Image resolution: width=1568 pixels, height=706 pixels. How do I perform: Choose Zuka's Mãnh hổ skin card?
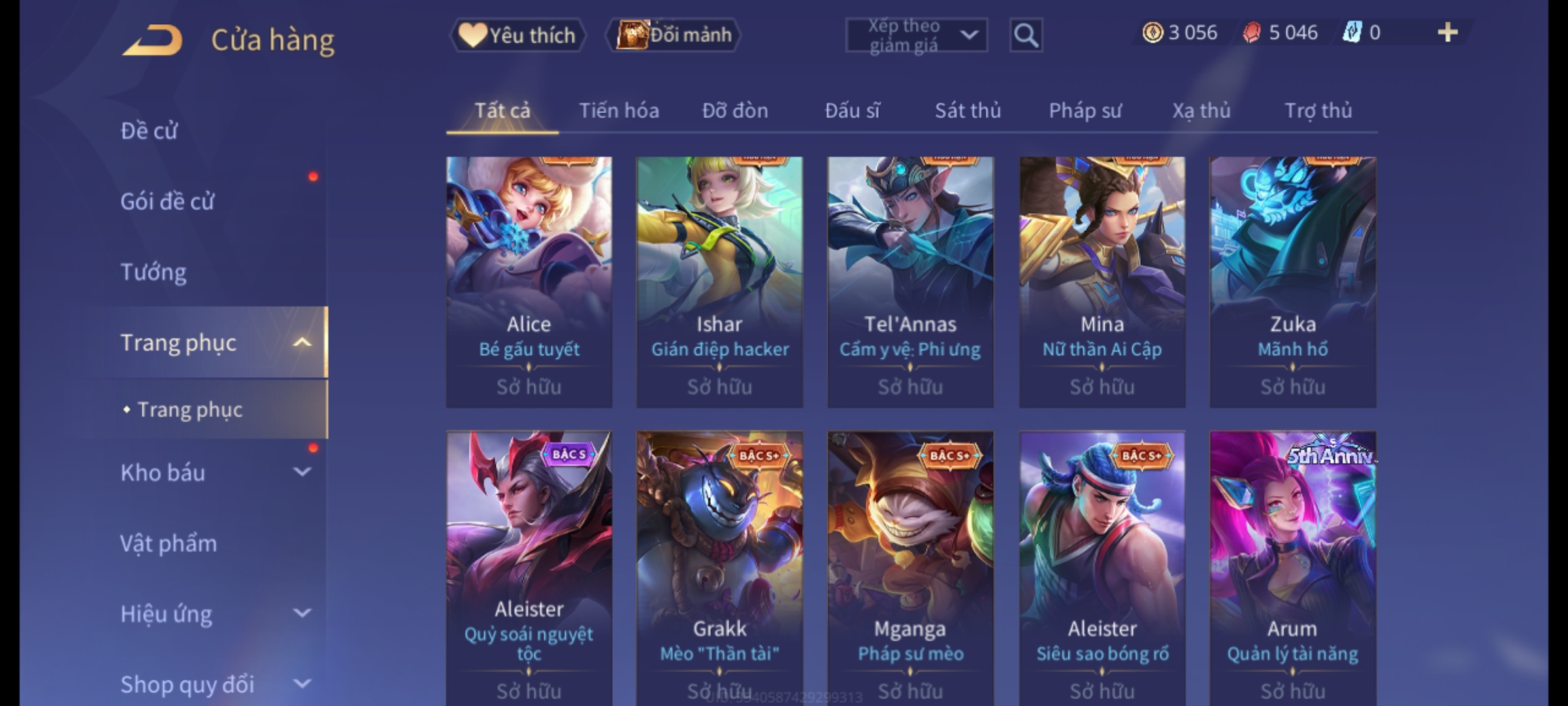pos(1292,281)
